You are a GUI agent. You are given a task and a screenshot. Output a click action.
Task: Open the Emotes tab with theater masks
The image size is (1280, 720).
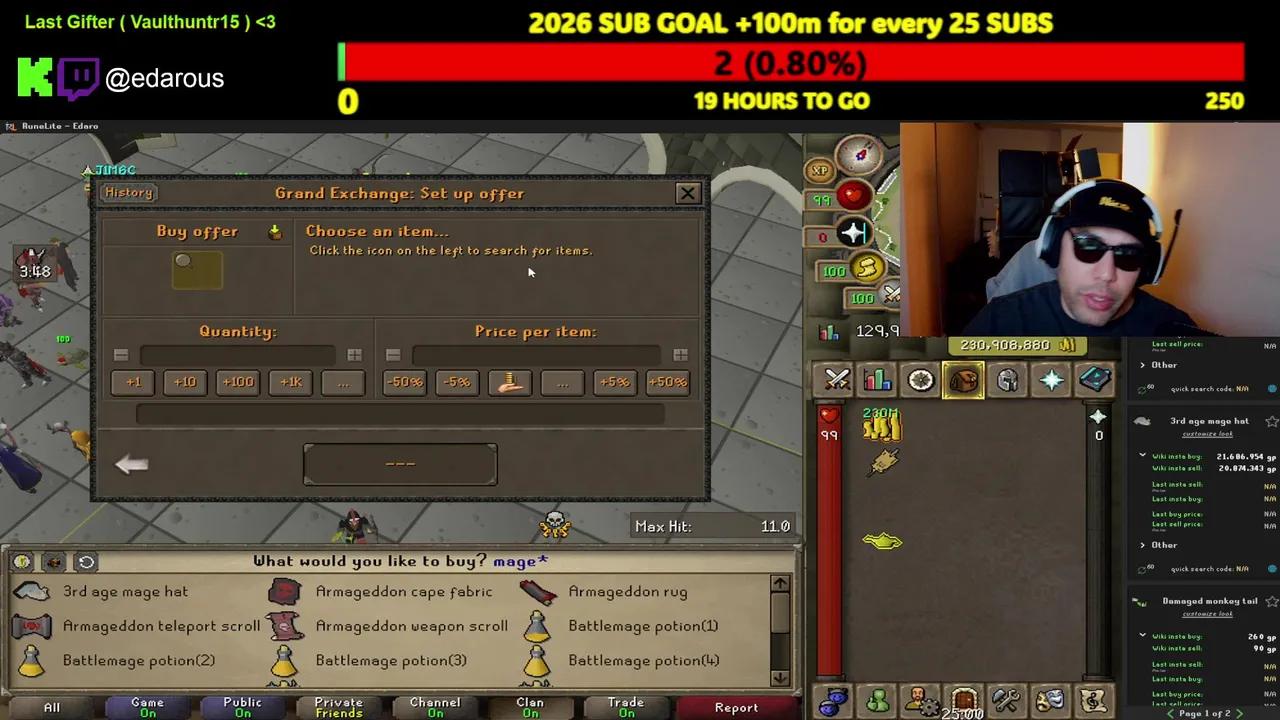point(1051,700)
